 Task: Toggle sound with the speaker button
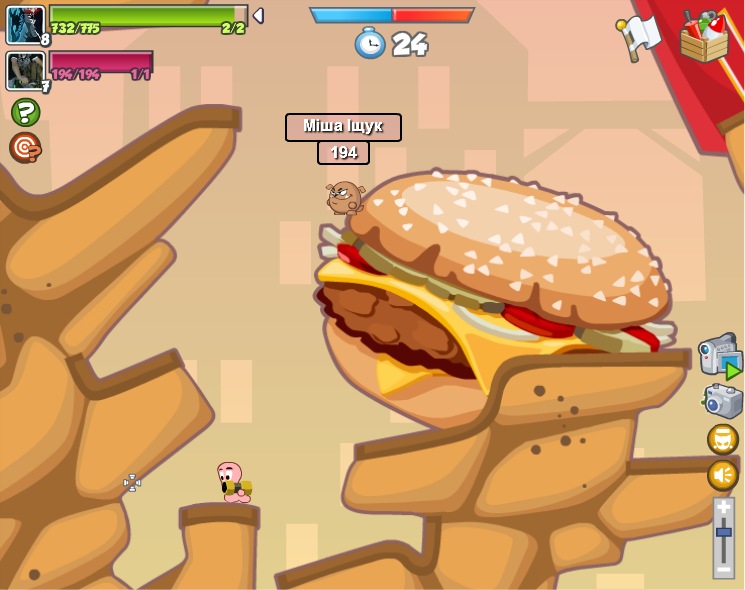pyautogui.click(x=722, y=475)
